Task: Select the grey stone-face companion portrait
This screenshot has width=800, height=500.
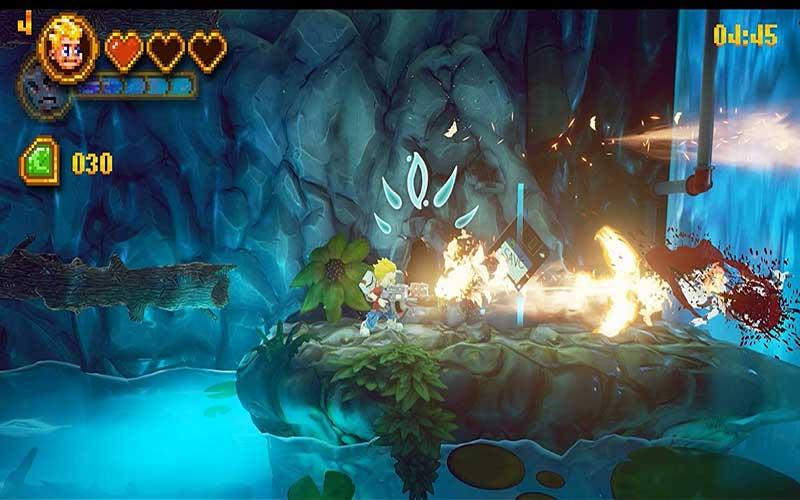Action: coord(40,94)
